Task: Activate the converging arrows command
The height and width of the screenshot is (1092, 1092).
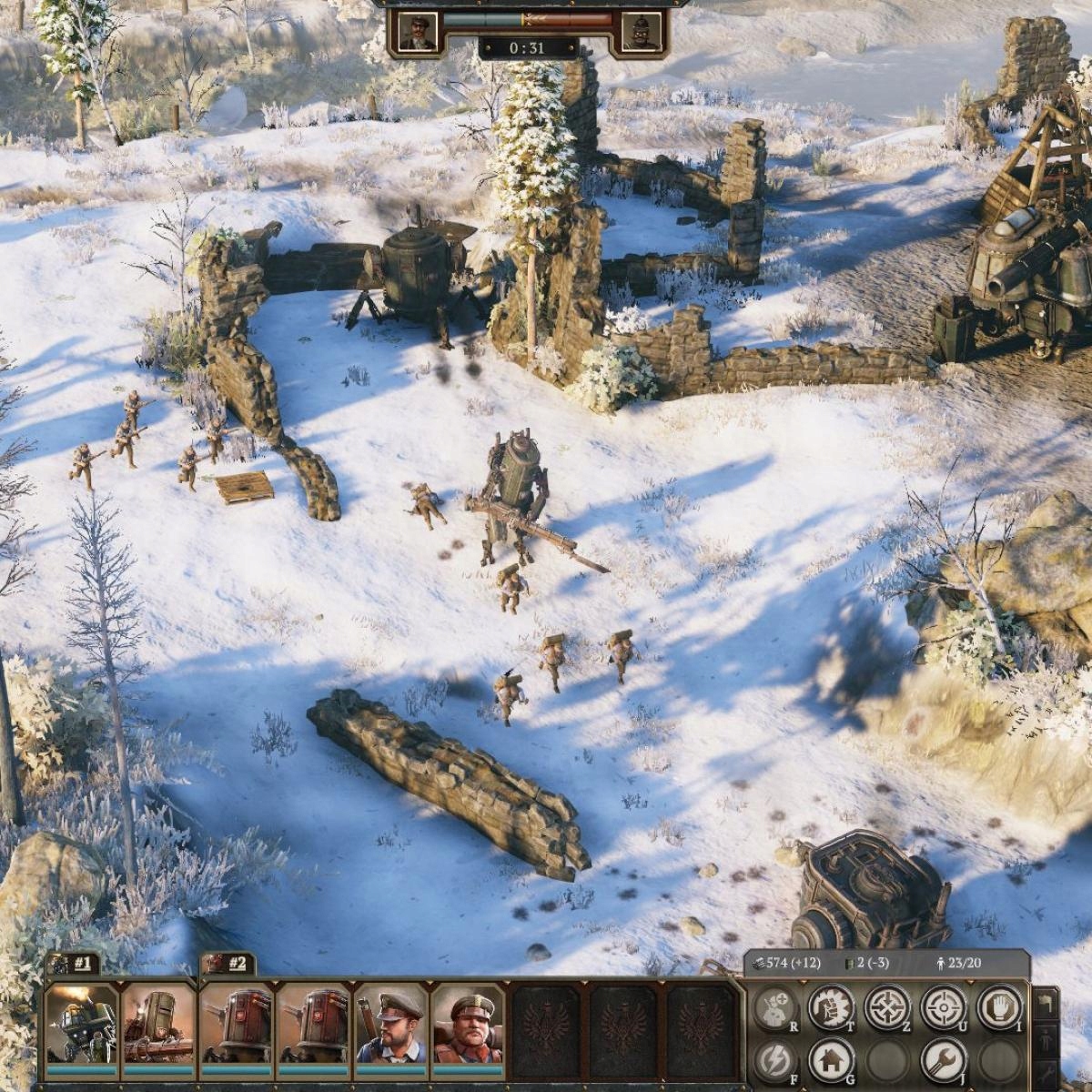Action: pyautogui.click(x=886, y=1007)
